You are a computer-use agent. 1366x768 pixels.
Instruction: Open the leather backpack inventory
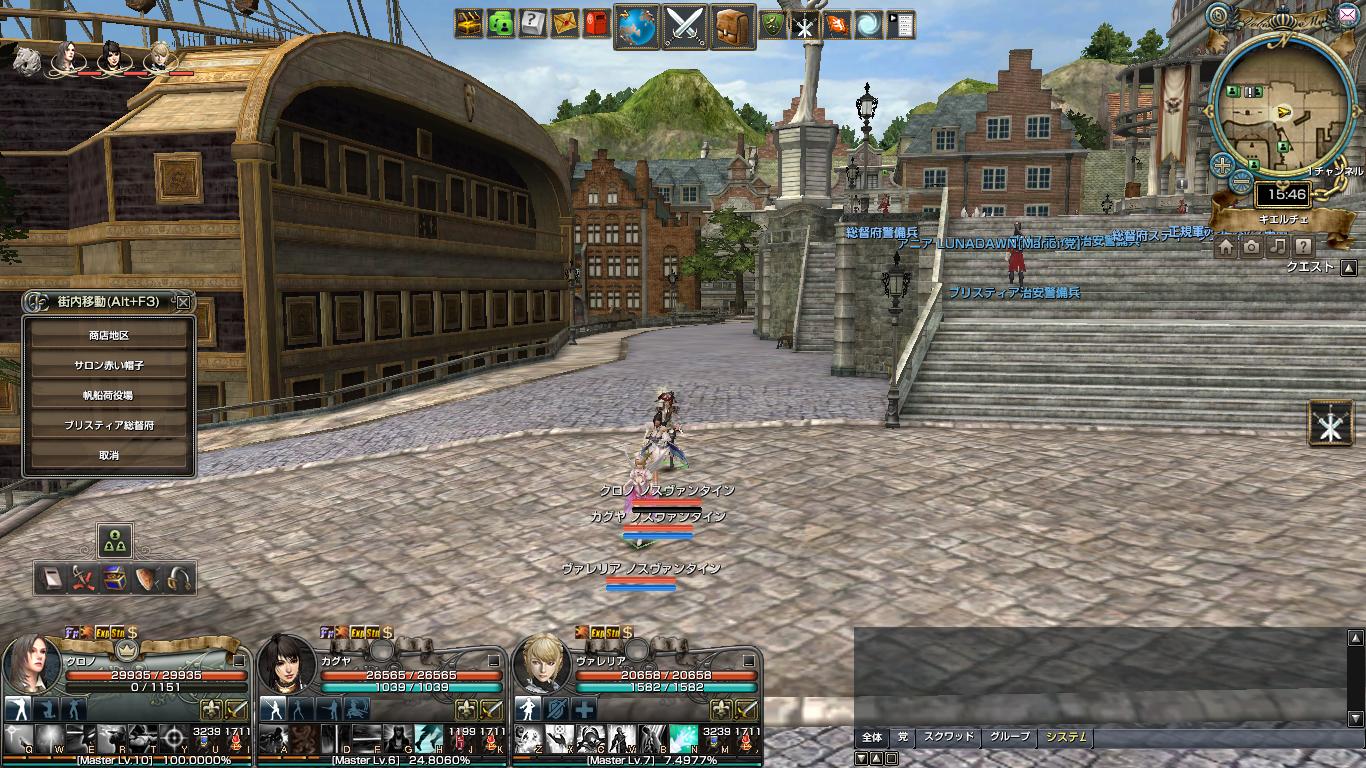(733, 26)
